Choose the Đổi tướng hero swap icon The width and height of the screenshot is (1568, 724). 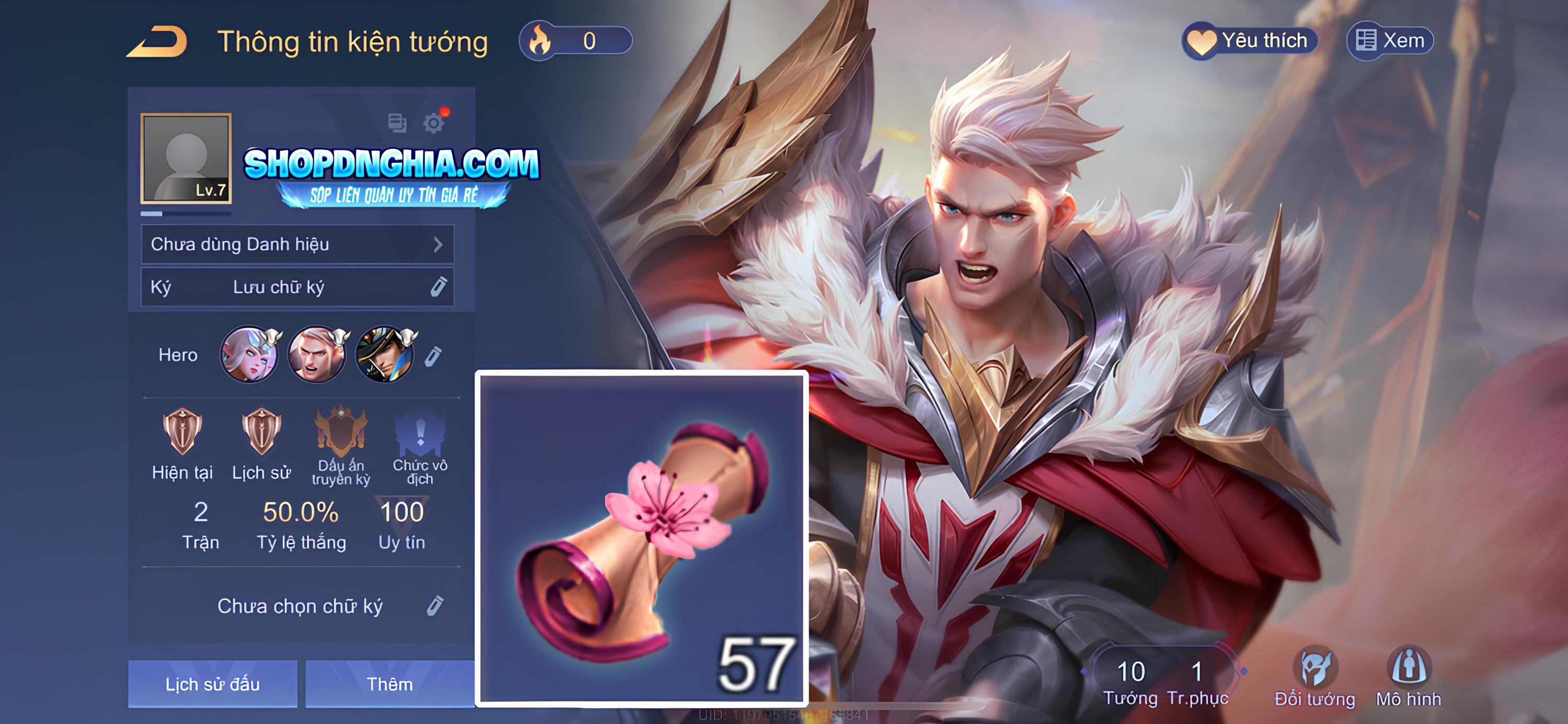(x=1315, y=675)
